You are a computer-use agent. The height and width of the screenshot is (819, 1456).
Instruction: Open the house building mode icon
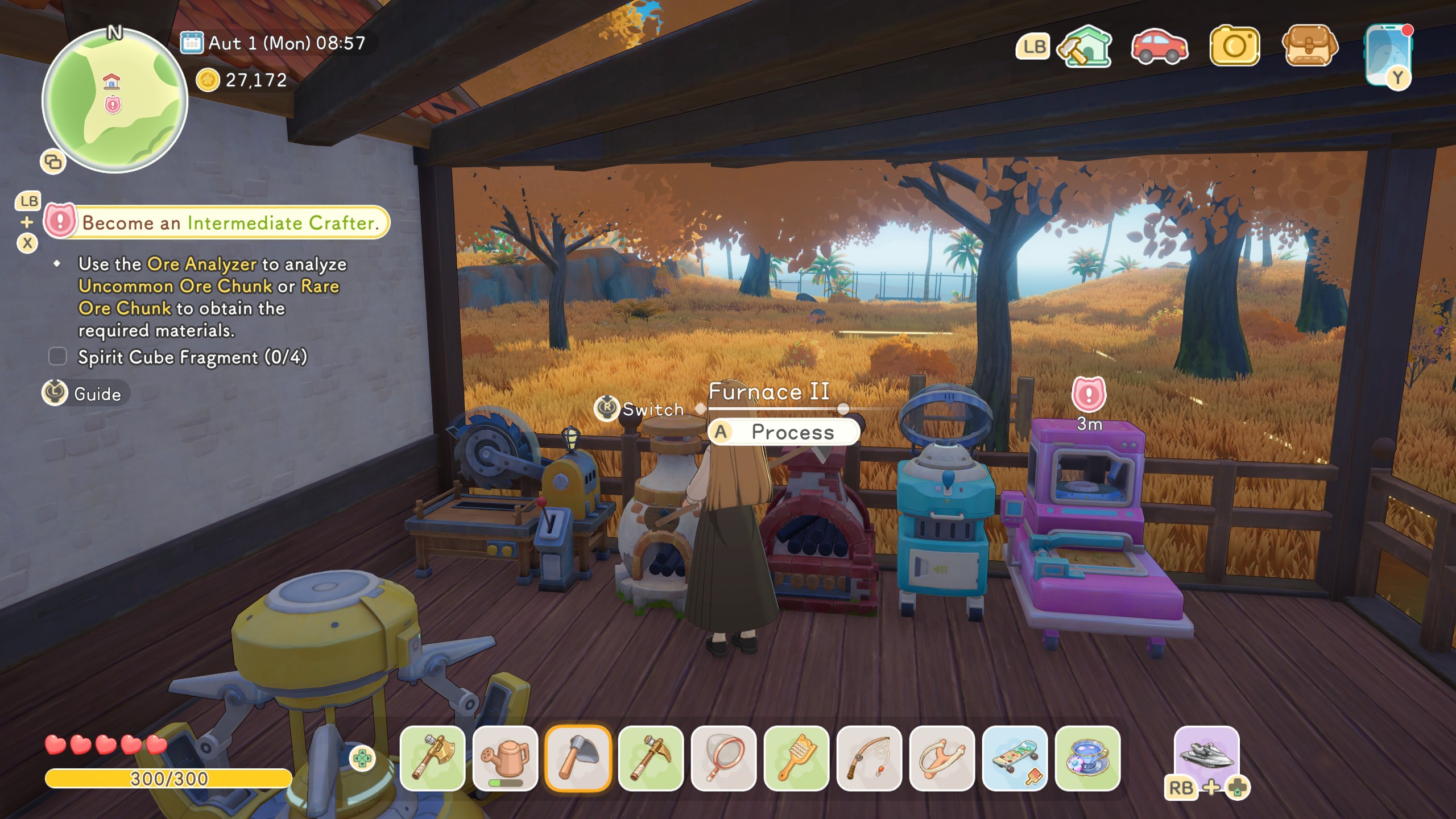point(1085,47)
